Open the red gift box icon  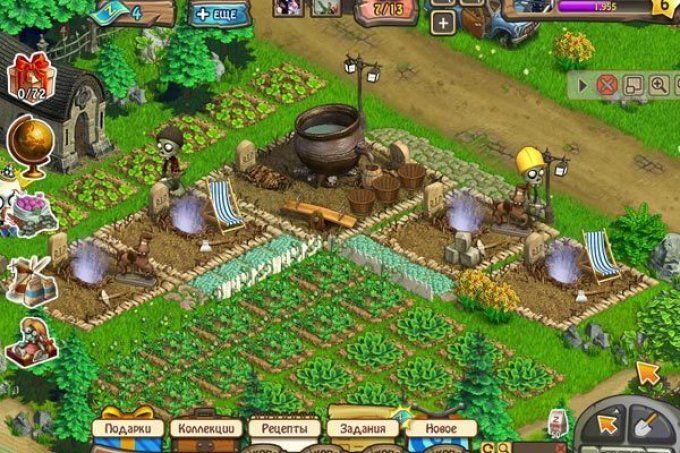click(28, 76)
